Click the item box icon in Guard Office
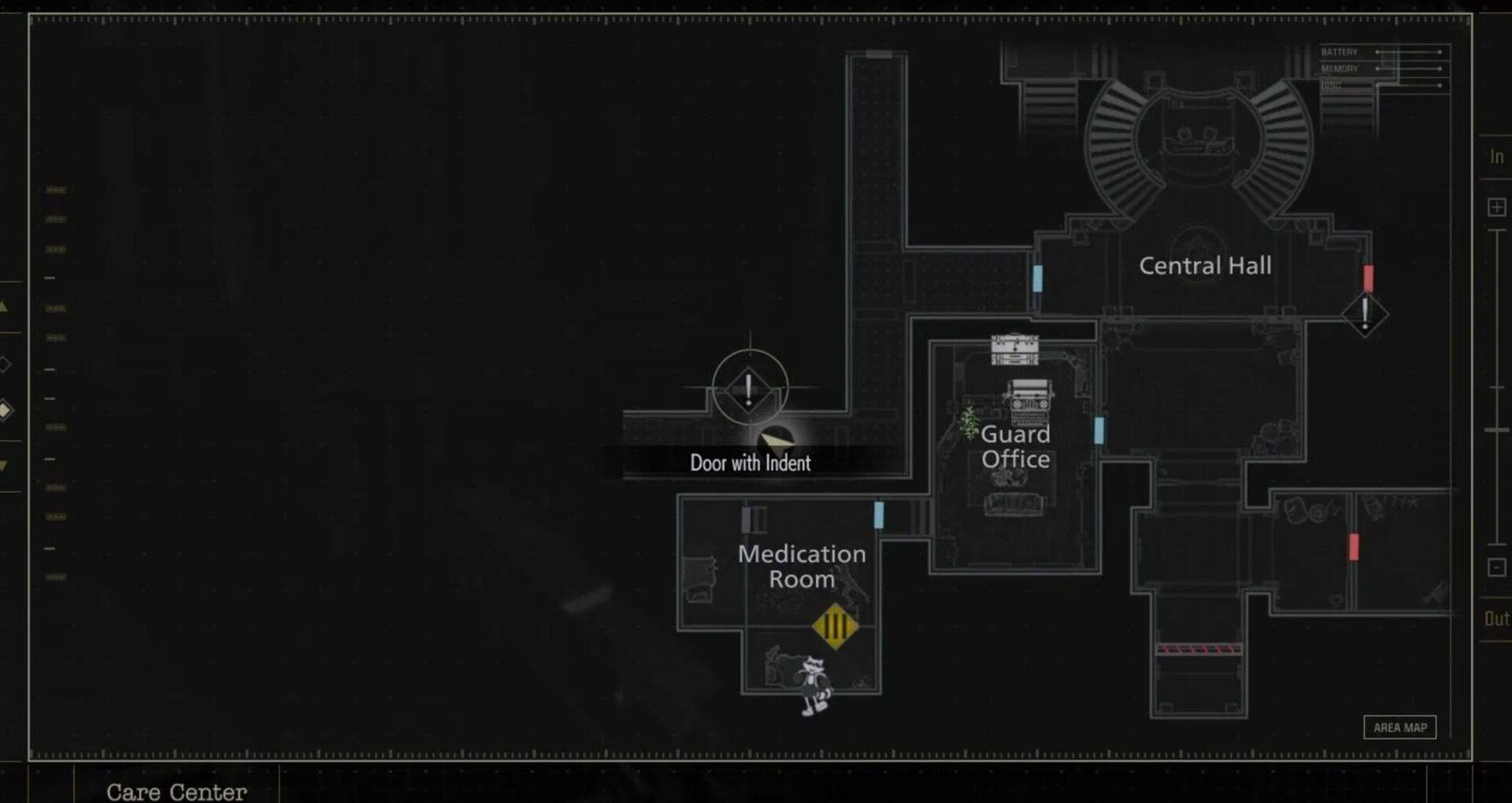Screen dimensions: 1512x803 [x=1014, y=350]
